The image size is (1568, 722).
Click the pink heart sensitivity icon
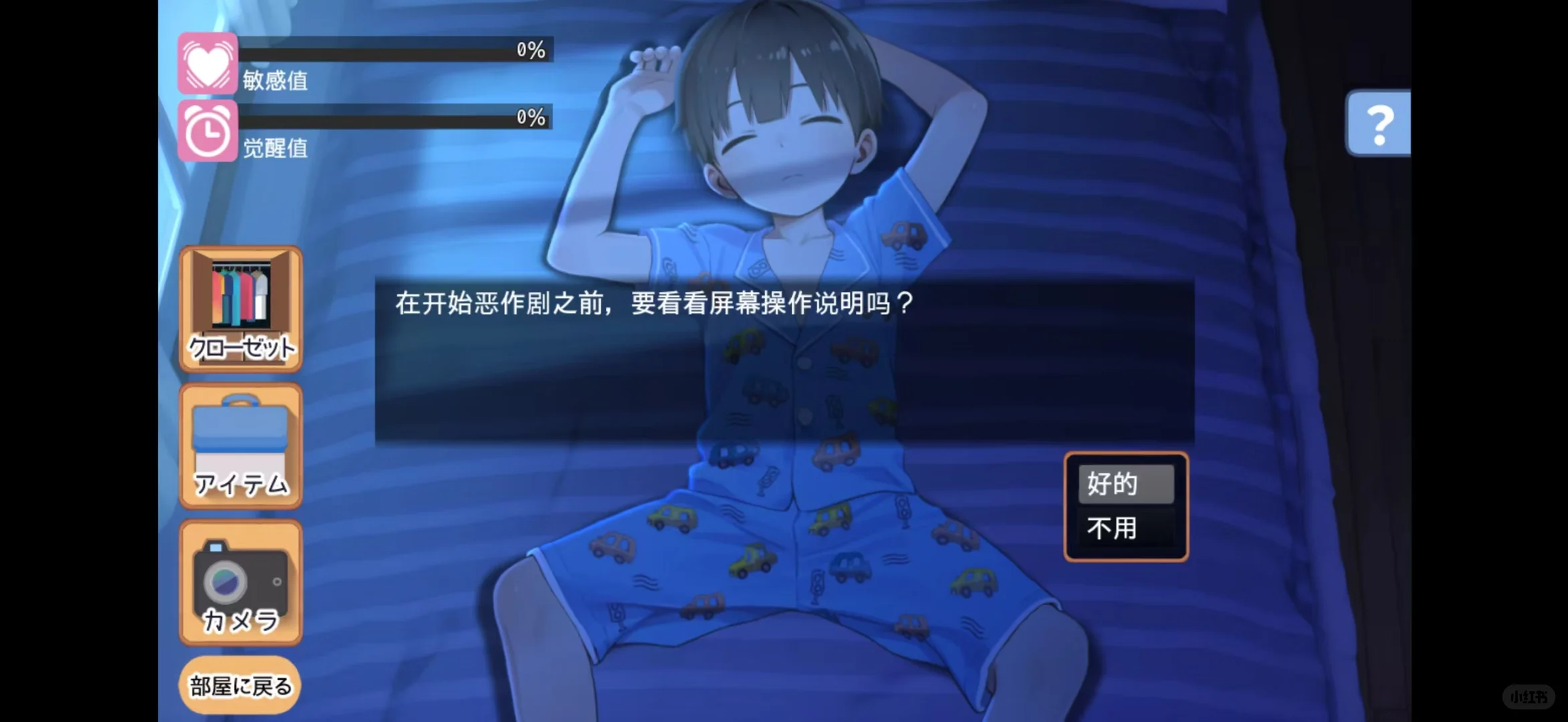208,62
